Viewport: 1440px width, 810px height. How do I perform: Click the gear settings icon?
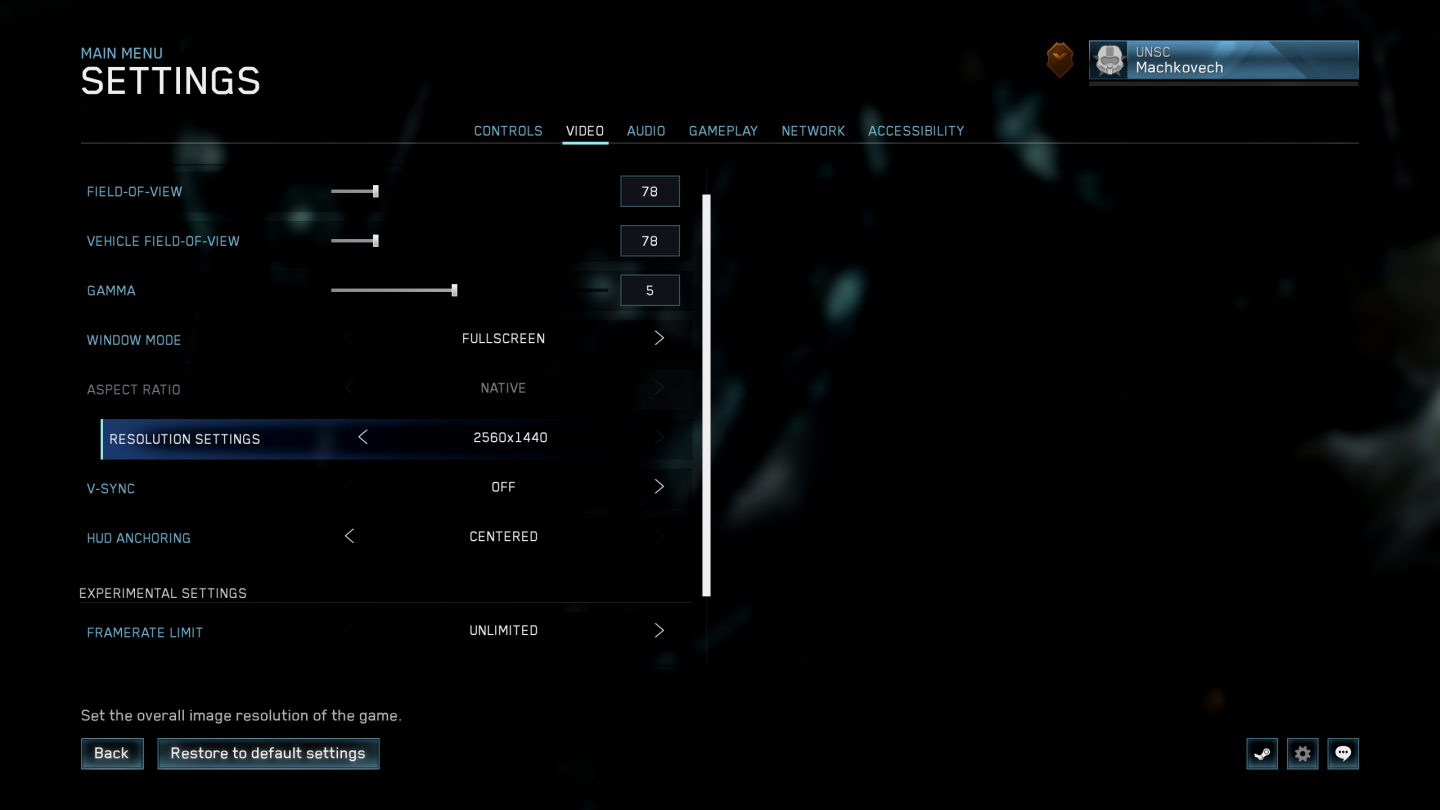click(x=1302, y=753)
